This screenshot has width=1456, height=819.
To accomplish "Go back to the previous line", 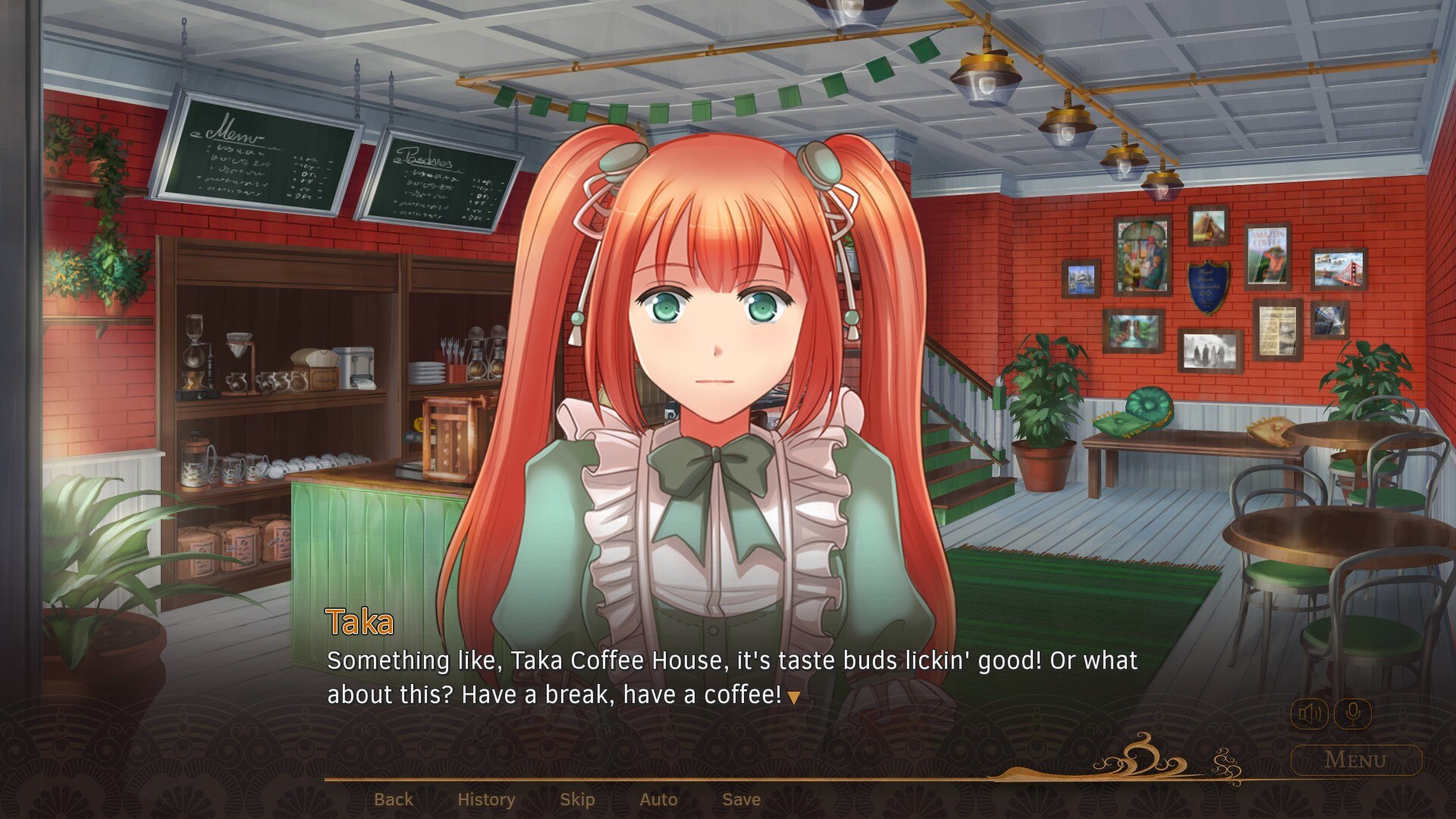I will pos(394,799).
